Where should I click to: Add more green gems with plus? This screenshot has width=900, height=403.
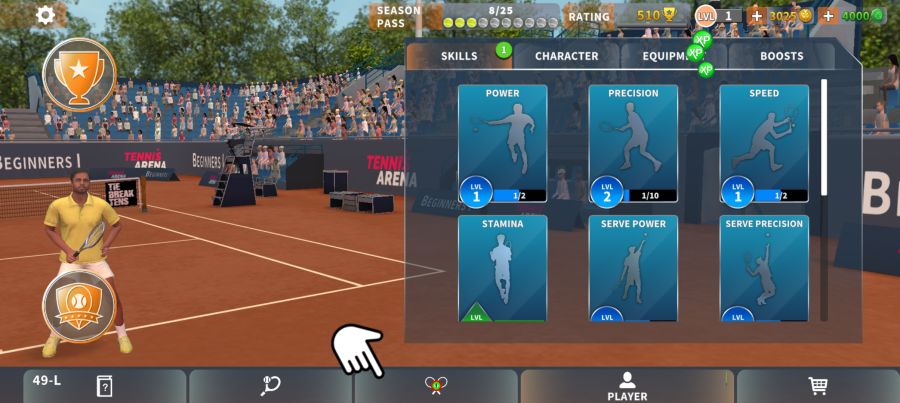tap(828, 16)
